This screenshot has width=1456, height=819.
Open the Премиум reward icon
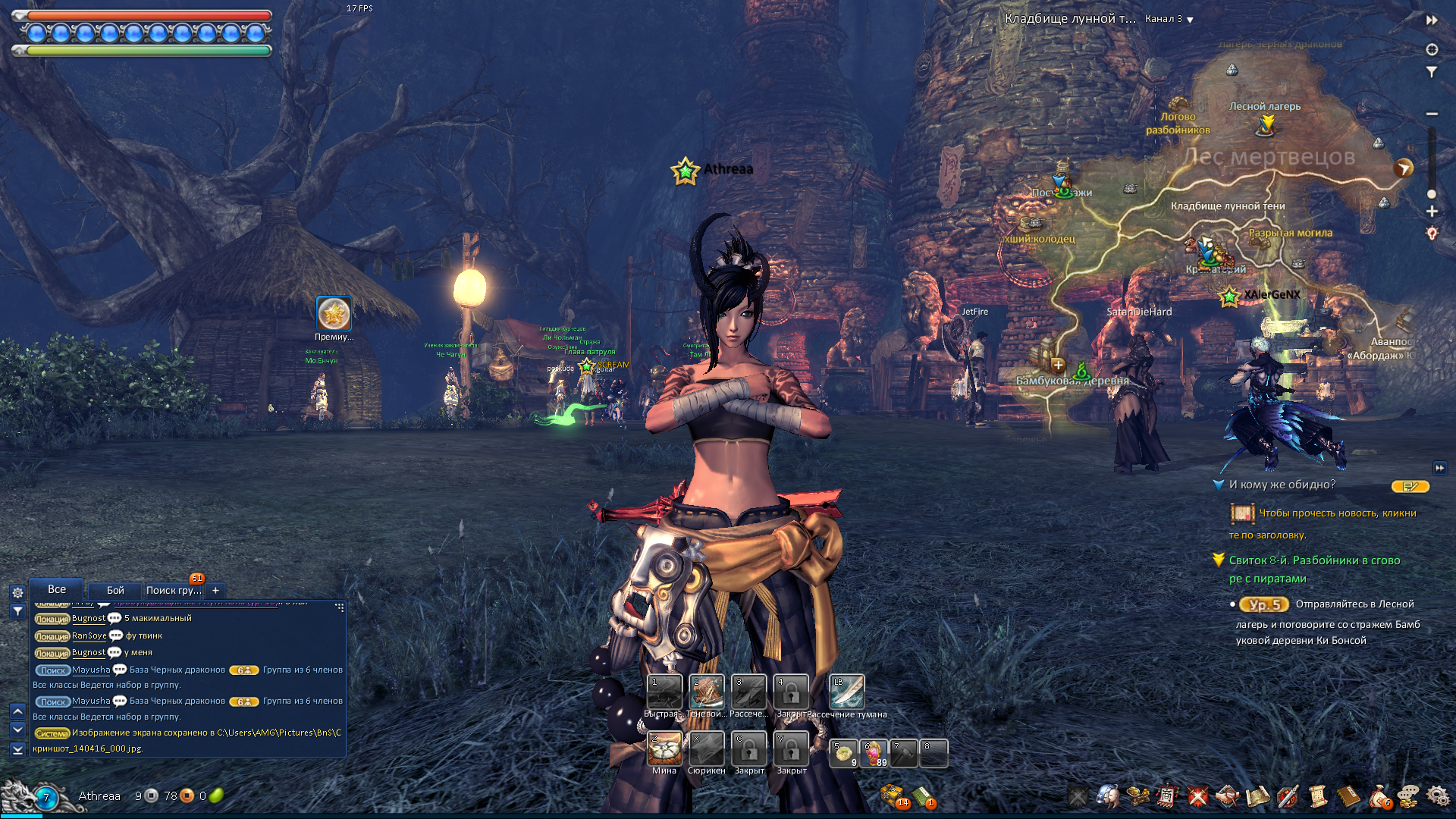(334, 314)
